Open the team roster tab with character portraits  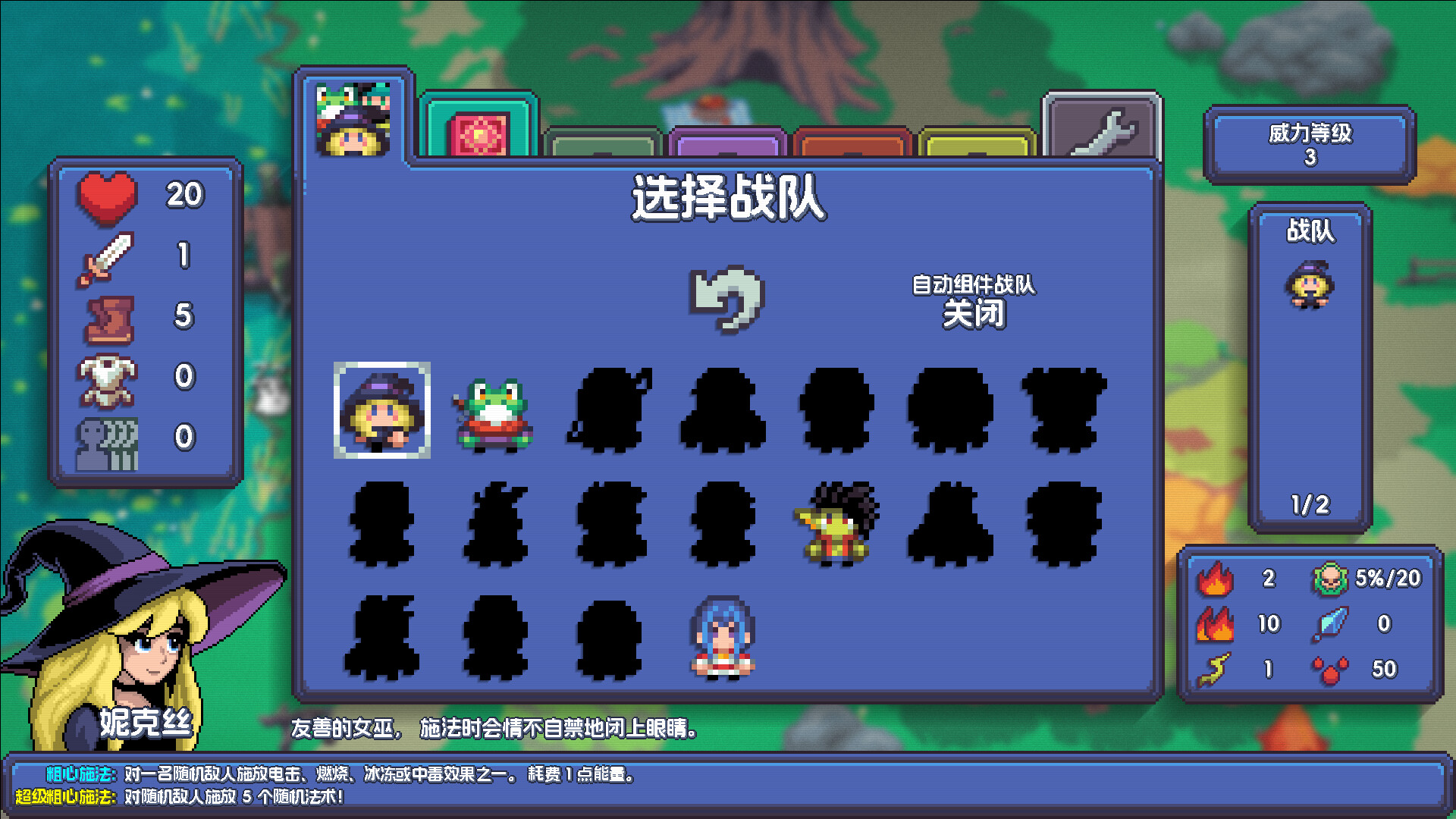[354, 118]
